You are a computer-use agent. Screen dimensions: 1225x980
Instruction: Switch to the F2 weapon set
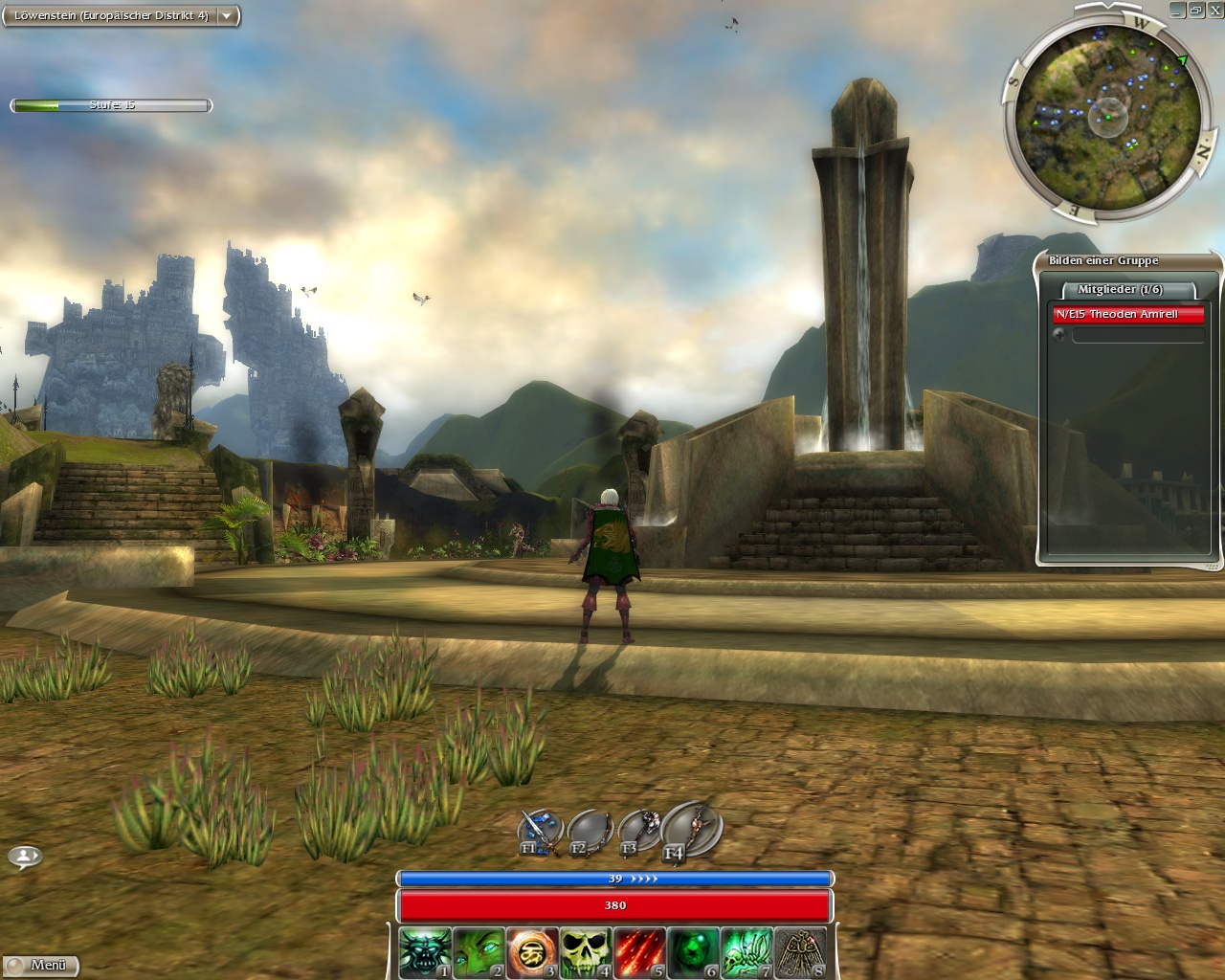coord(589,833)
